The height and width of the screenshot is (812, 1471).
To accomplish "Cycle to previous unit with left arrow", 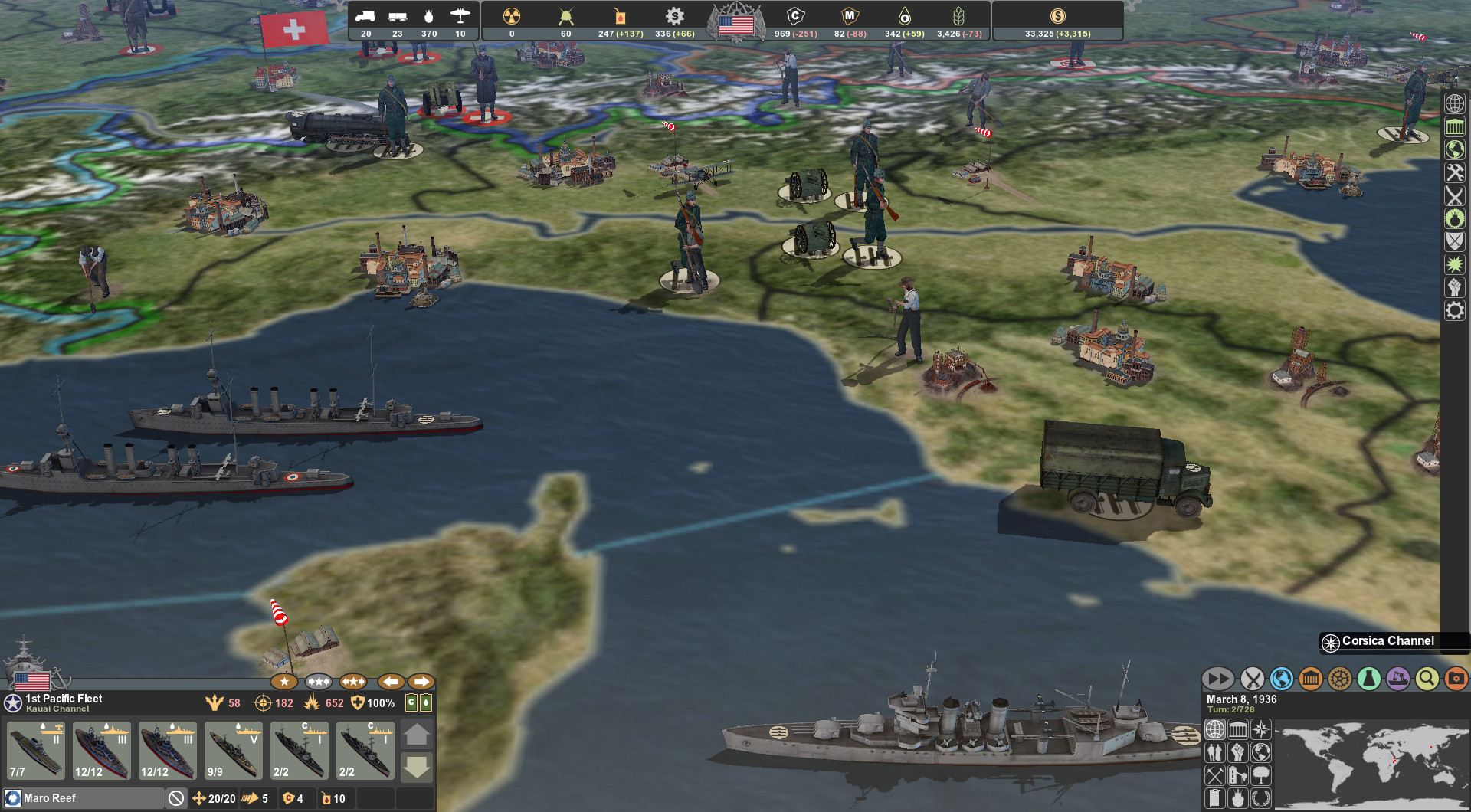I will pos(391,681).
